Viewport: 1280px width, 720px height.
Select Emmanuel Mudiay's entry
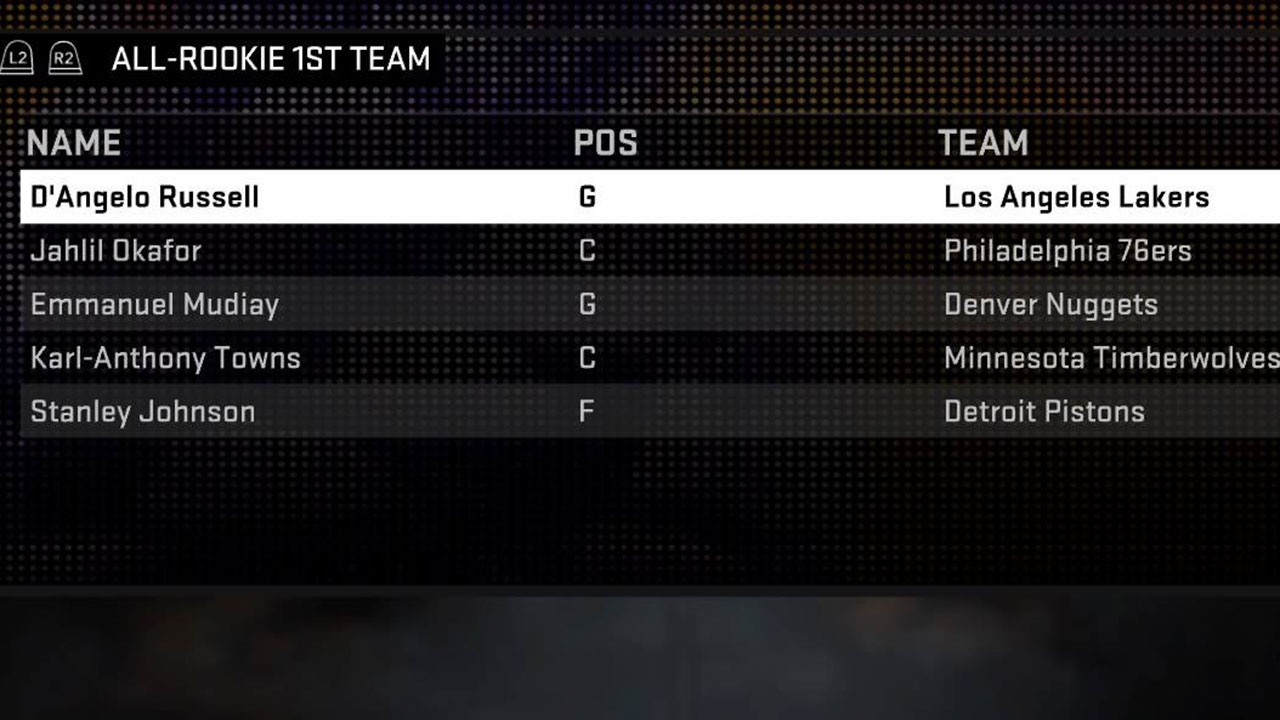pos(154,305)
